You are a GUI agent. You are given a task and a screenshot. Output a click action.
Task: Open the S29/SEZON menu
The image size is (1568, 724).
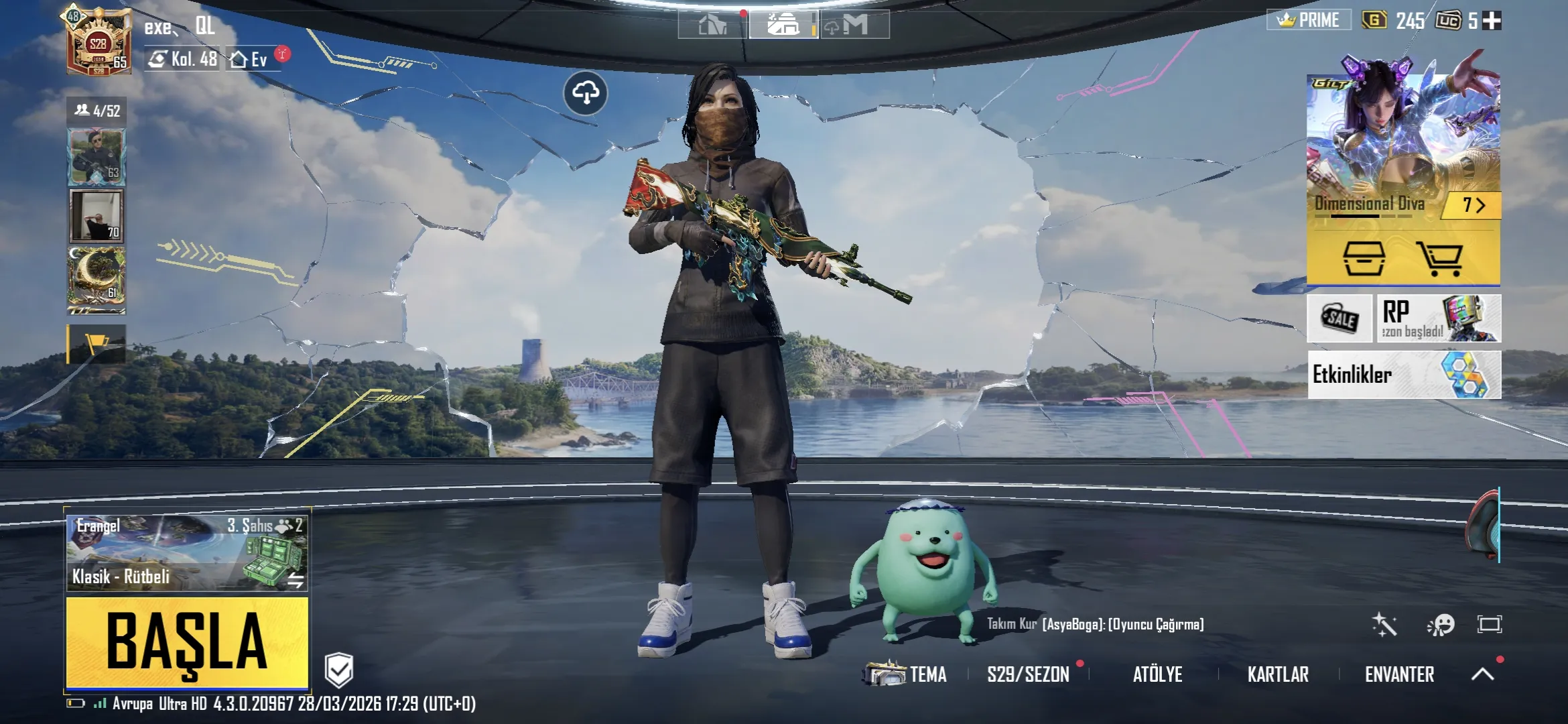click(1028, 674)
